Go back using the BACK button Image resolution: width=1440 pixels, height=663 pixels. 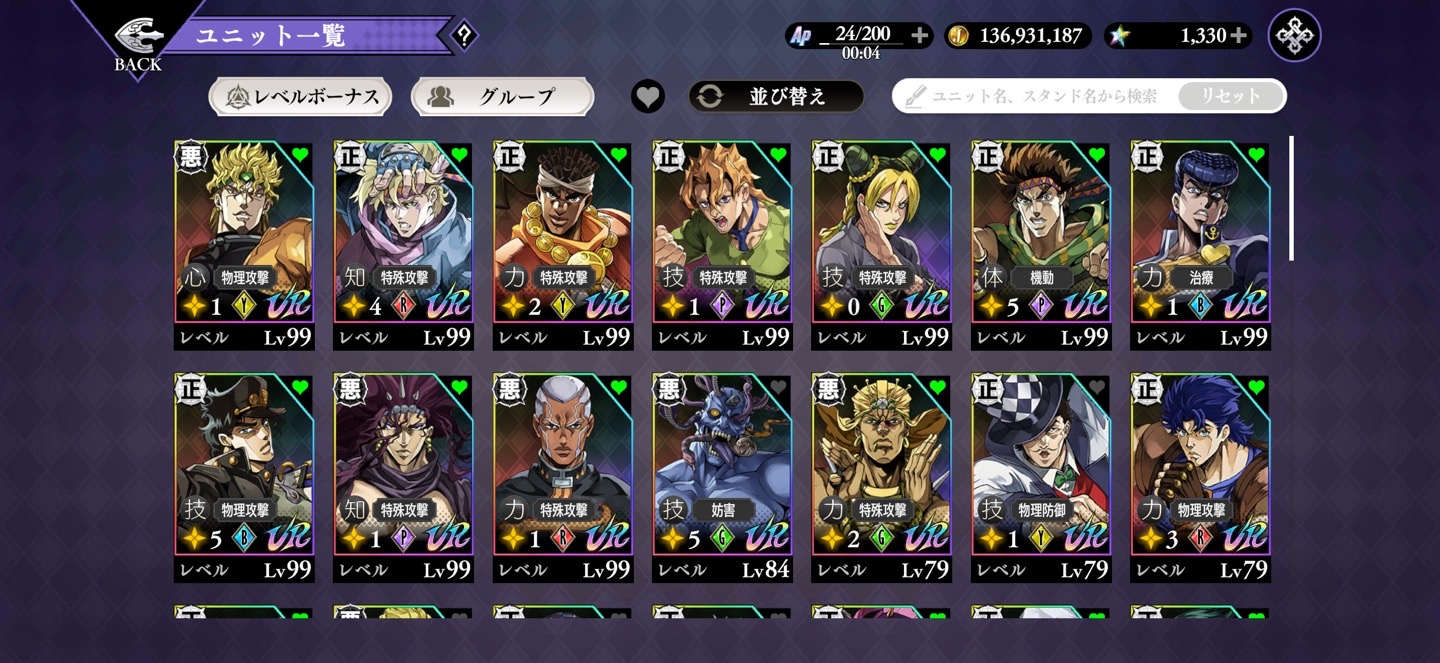click(138, 43)
